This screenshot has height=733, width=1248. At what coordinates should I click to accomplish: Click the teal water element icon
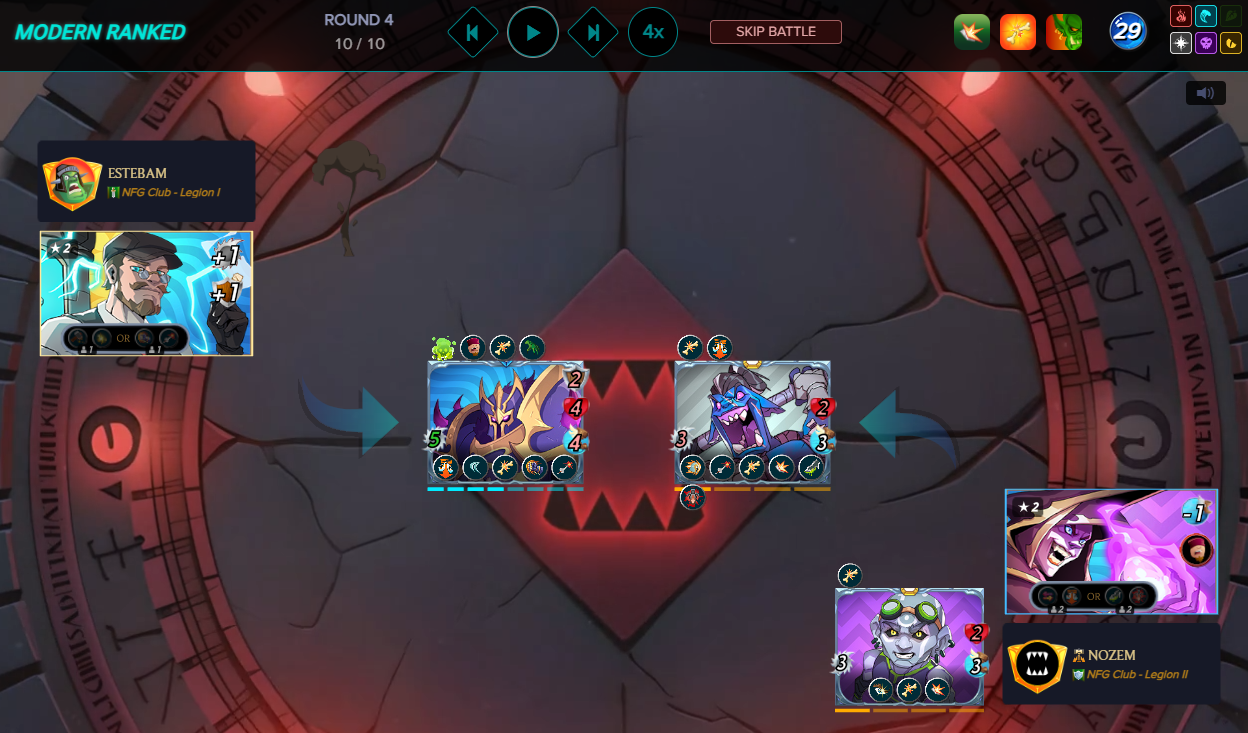coord(1205,17)
